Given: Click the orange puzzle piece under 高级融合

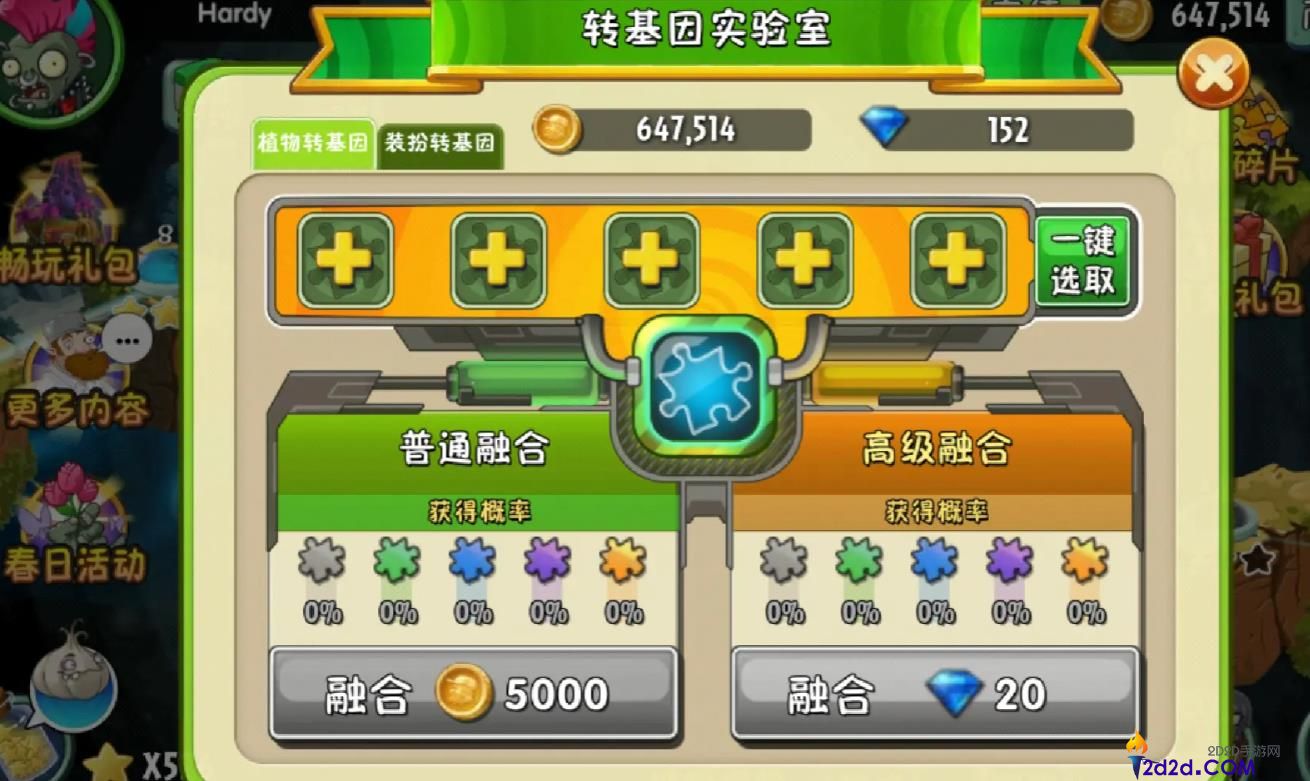Looking at the screenshot, I should tap(1083, 570).
